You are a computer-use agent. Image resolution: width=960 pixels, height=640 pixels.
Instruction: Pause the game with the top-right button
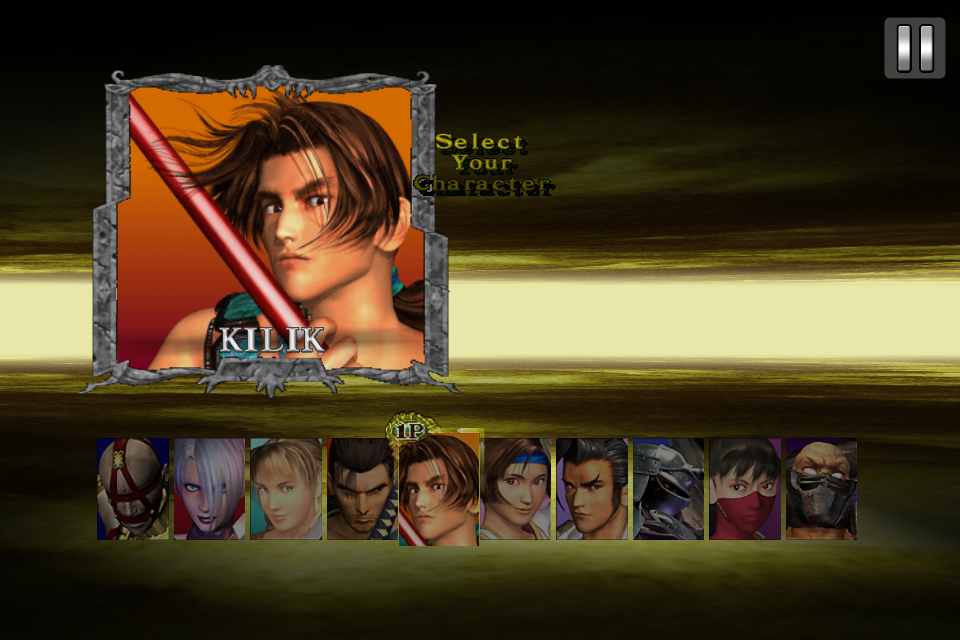[x=914, y=48]
